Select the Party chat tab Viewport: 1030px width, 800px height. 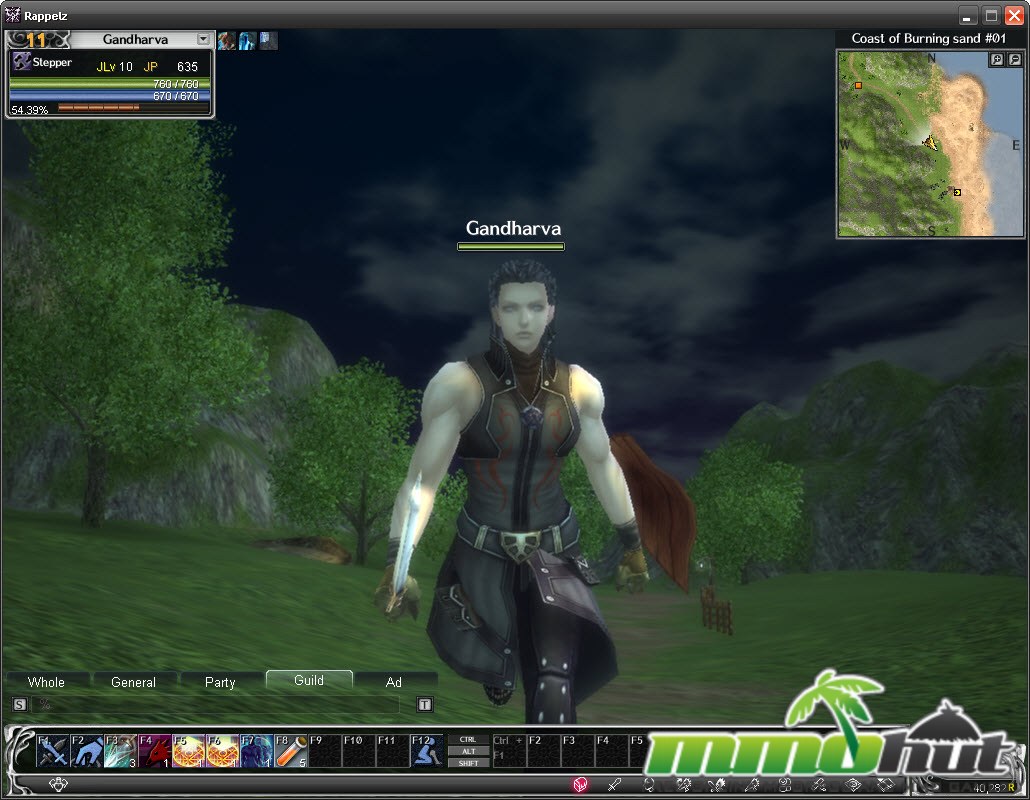coord(220,682)
